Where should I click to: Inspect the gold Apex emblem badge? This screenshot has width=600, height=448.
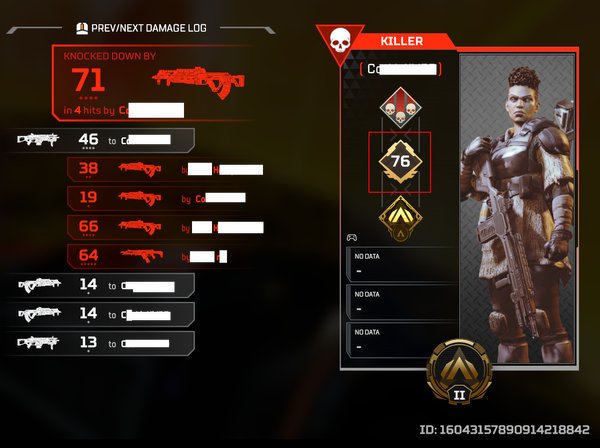pyautogui.click(x=399, y=213)
